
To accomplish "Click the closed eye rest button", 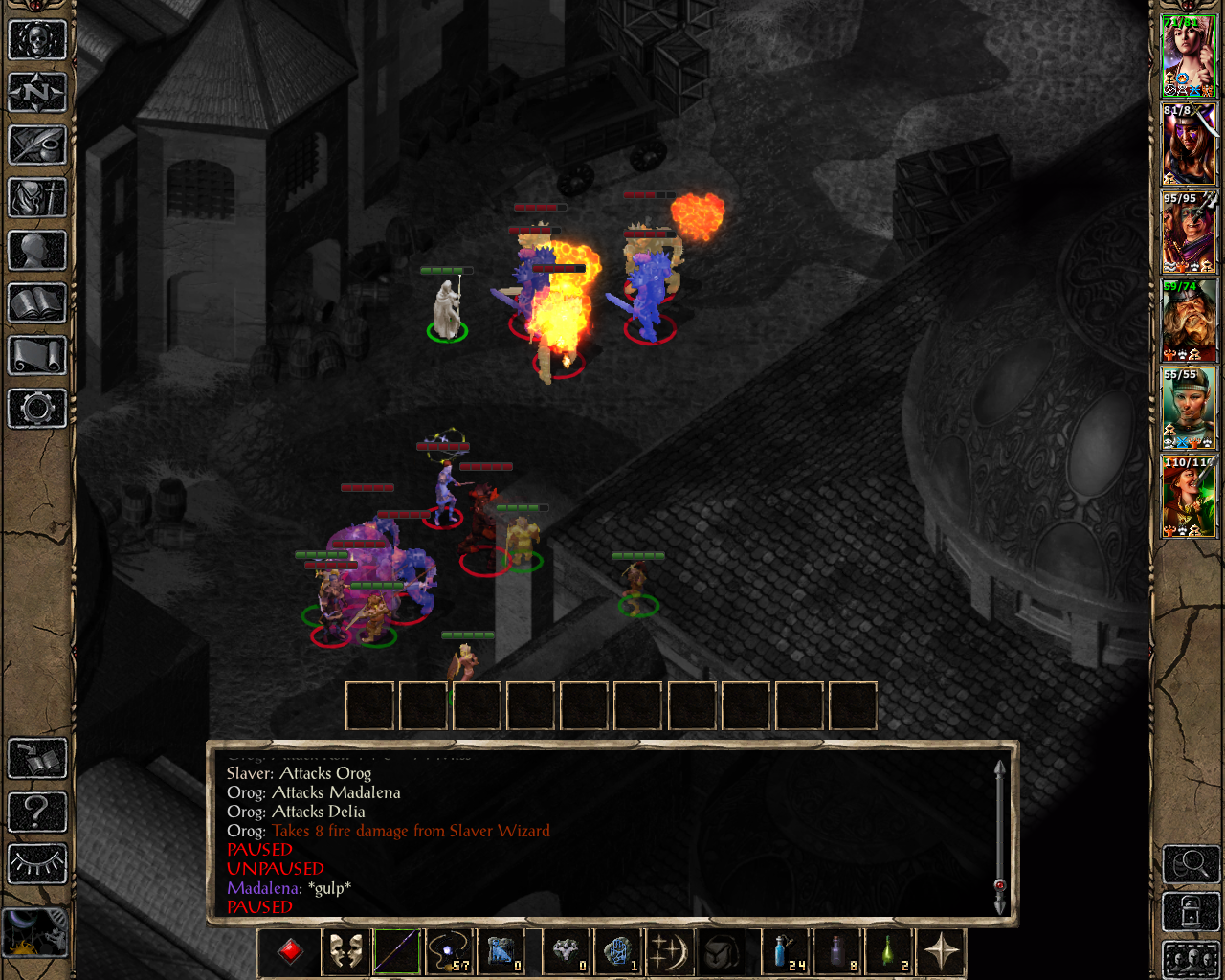I will click(37, 864).
